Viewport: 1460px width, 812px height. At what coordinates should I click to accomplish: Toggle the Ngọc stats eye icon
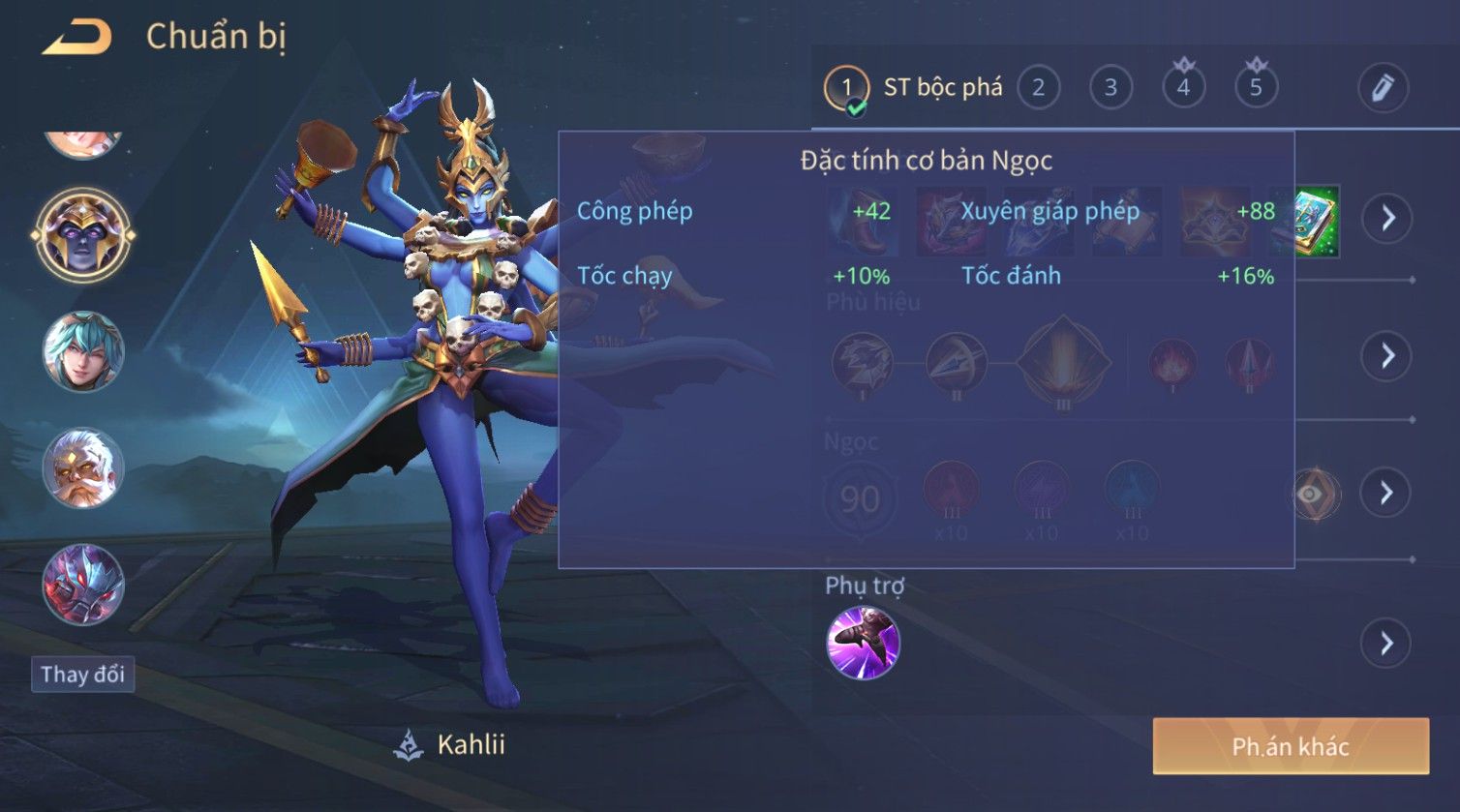coord(1310,494)
